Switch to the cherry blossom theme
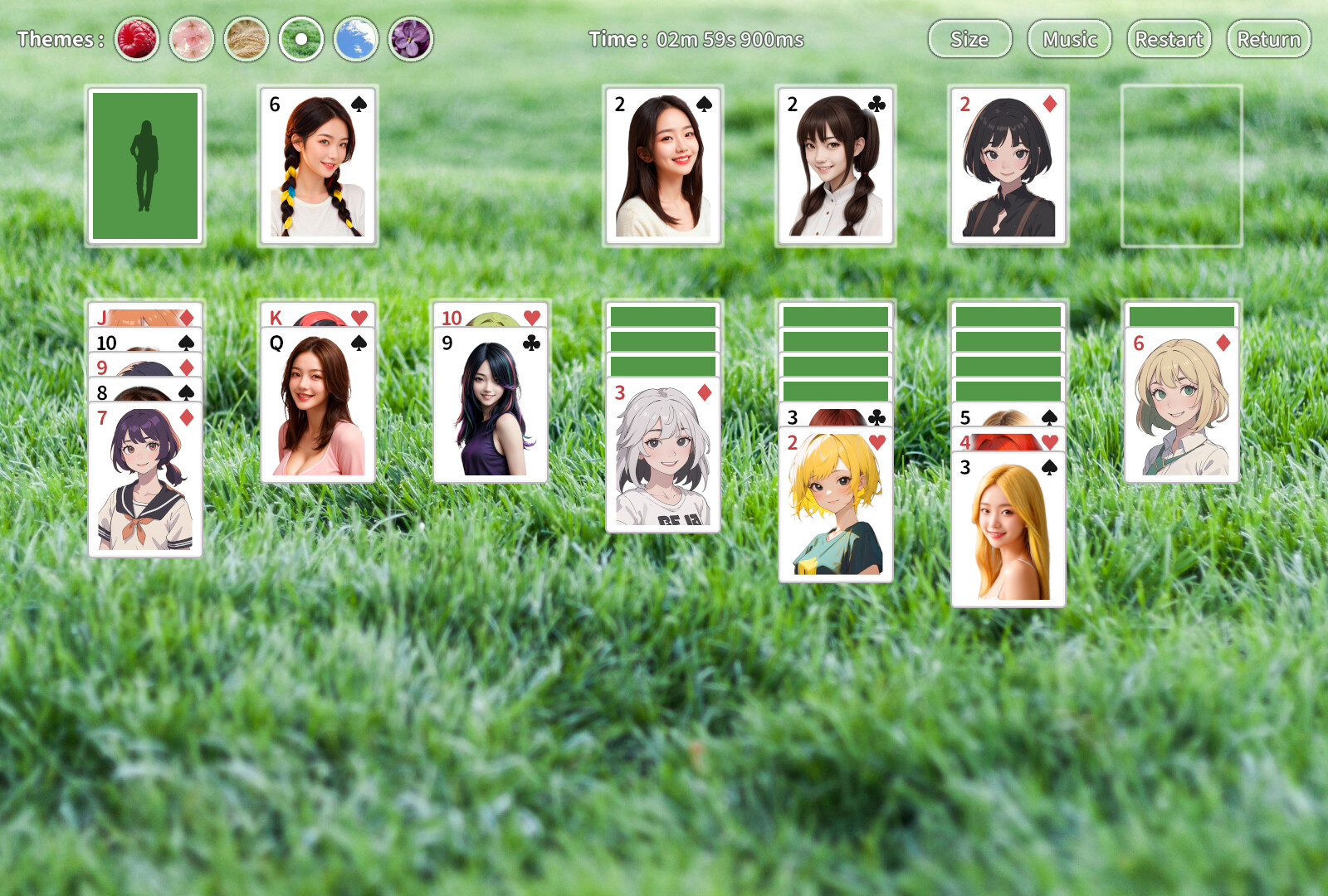This screenshot has width=1328, height=896. (x=192, y=38)
